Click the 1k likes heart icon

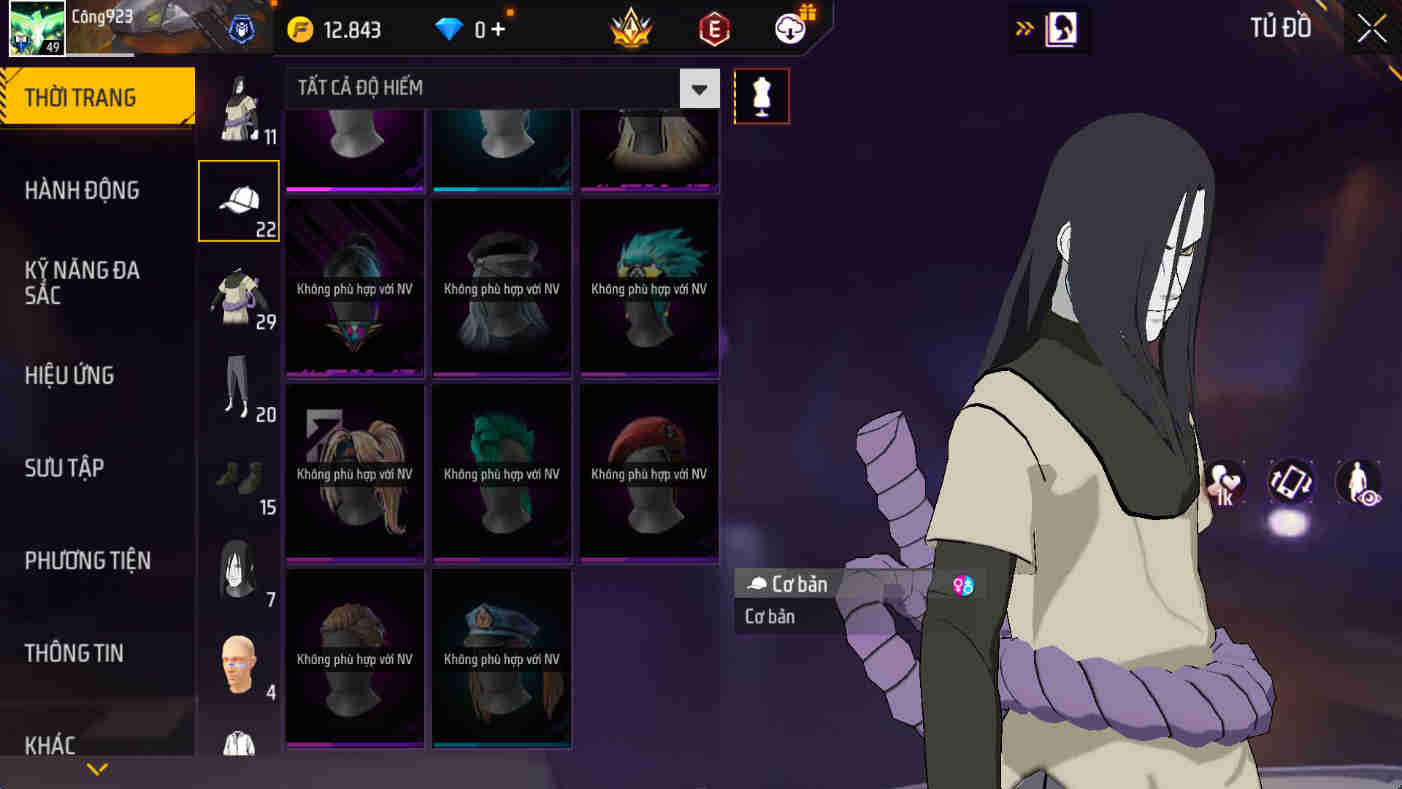[x=1225, y=483]
